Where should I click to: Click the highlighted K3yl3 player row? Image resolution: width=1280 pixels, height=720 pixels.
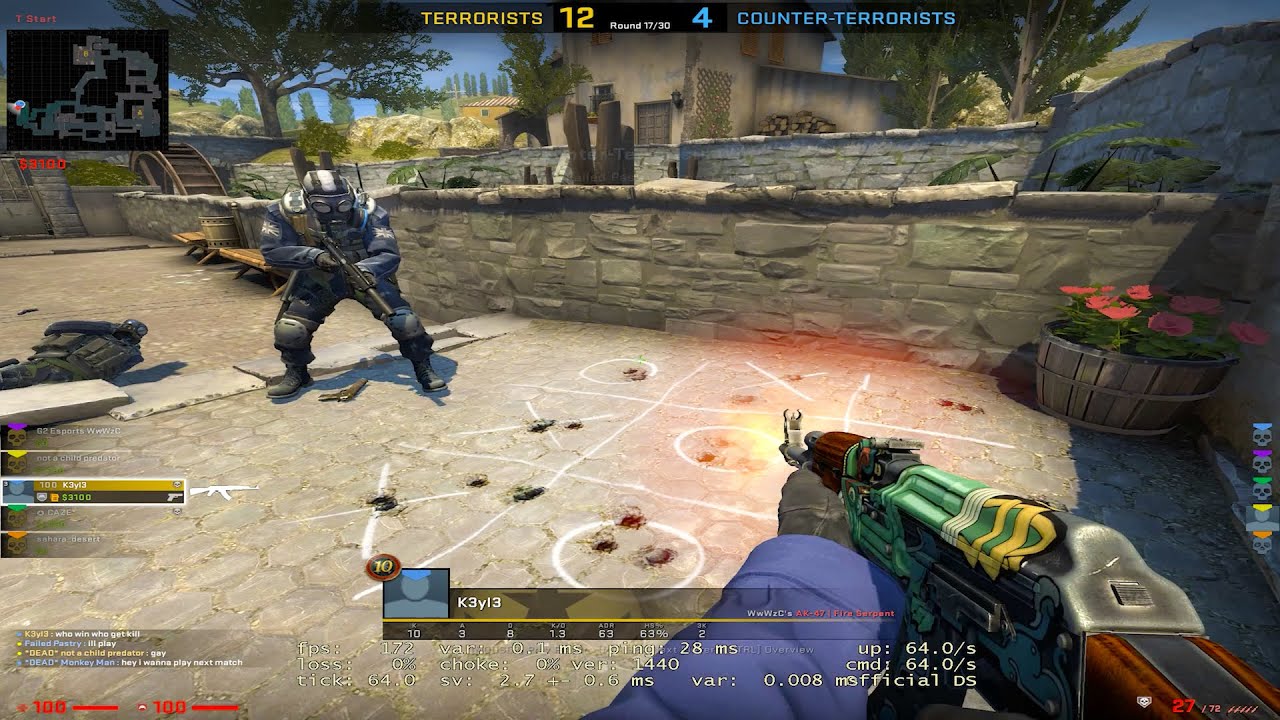pos(94,491)
